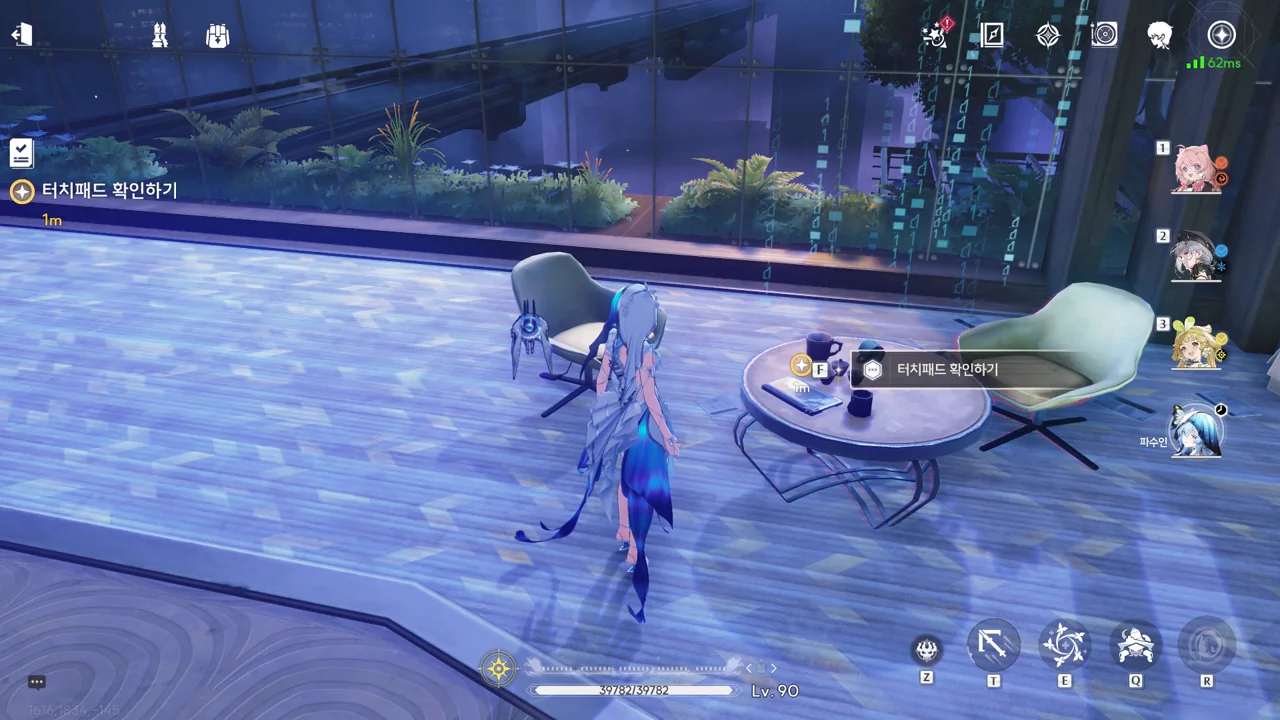Open the events icon with red alert
The width and height of the screenshot is (1280, 720).
(937, 35)
